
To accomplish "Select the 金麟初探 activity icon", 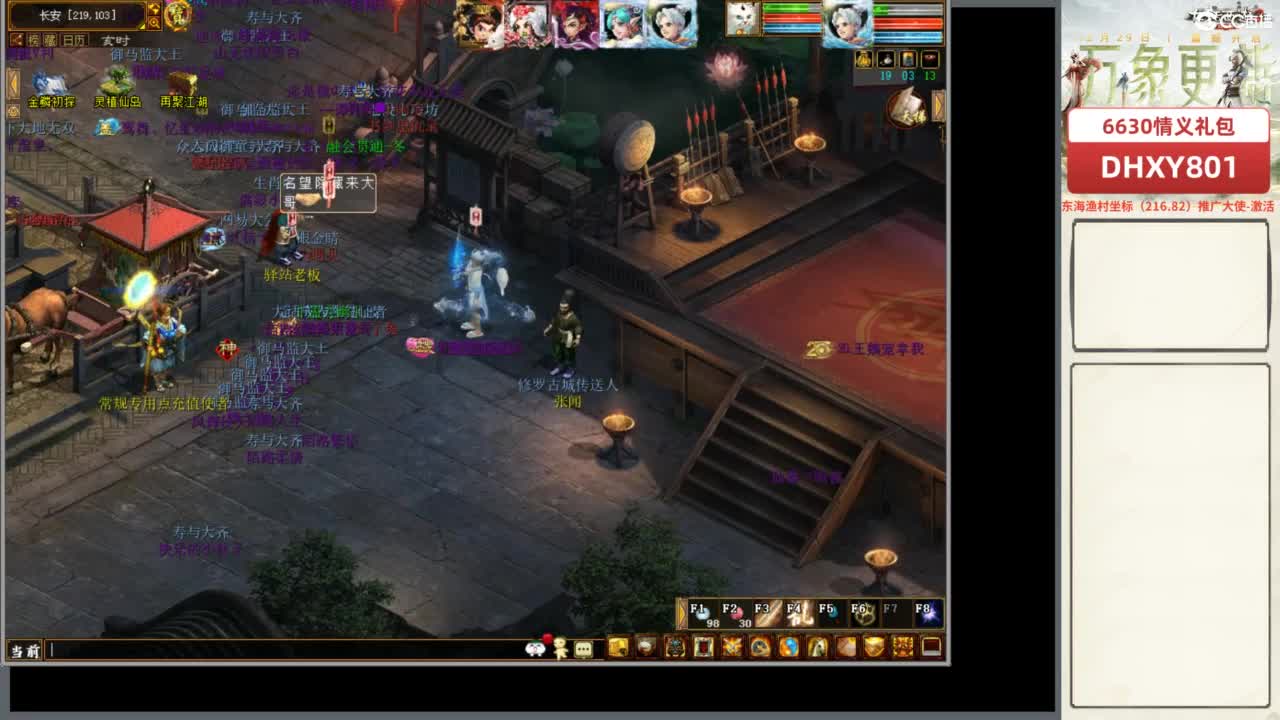I will pyautogui.click(x=50, y=84).
